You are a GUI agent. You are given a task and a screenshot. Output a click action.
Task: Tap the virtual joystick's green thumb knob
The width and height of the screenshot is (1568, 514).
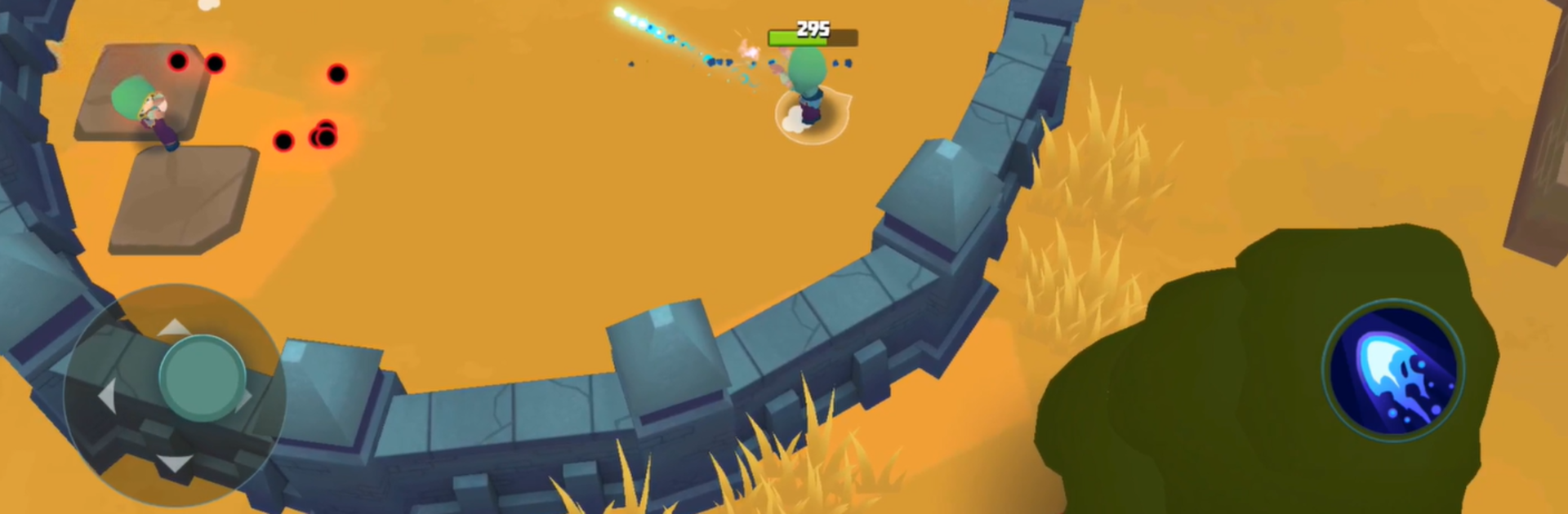[202, 378]
